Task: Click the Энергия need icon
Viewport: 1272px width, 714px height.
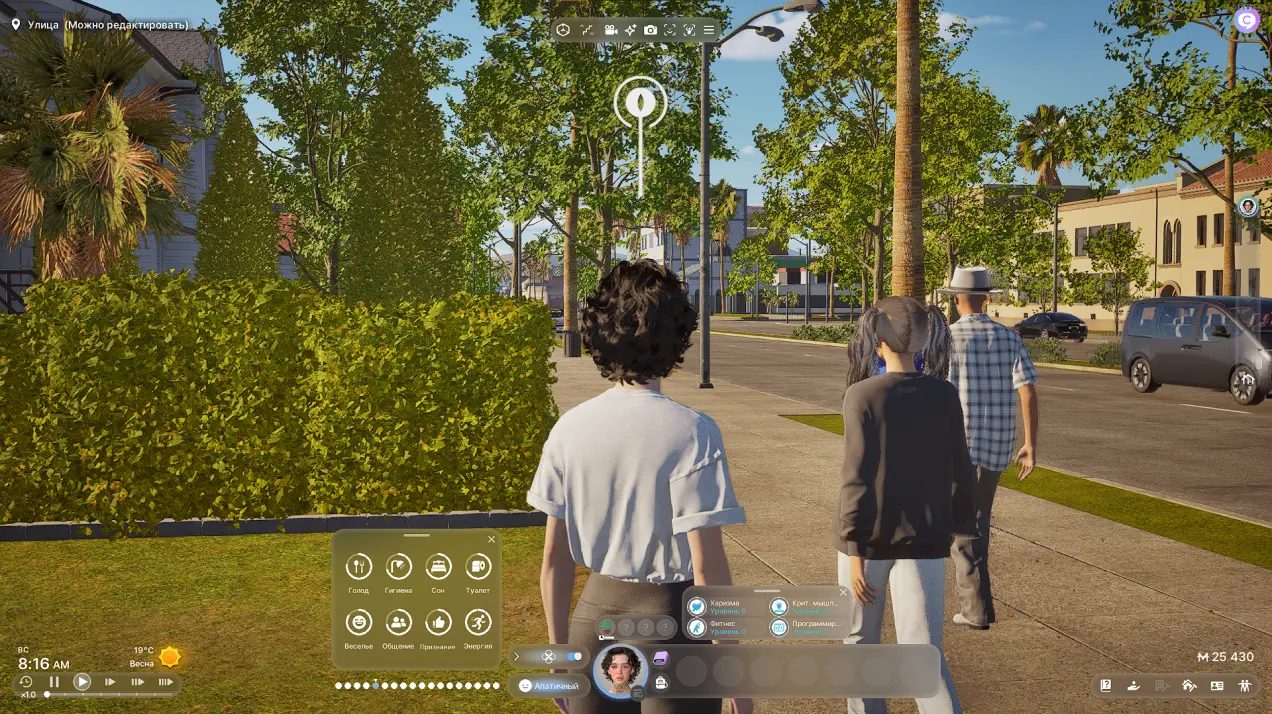Action: (x=478, y=623)
